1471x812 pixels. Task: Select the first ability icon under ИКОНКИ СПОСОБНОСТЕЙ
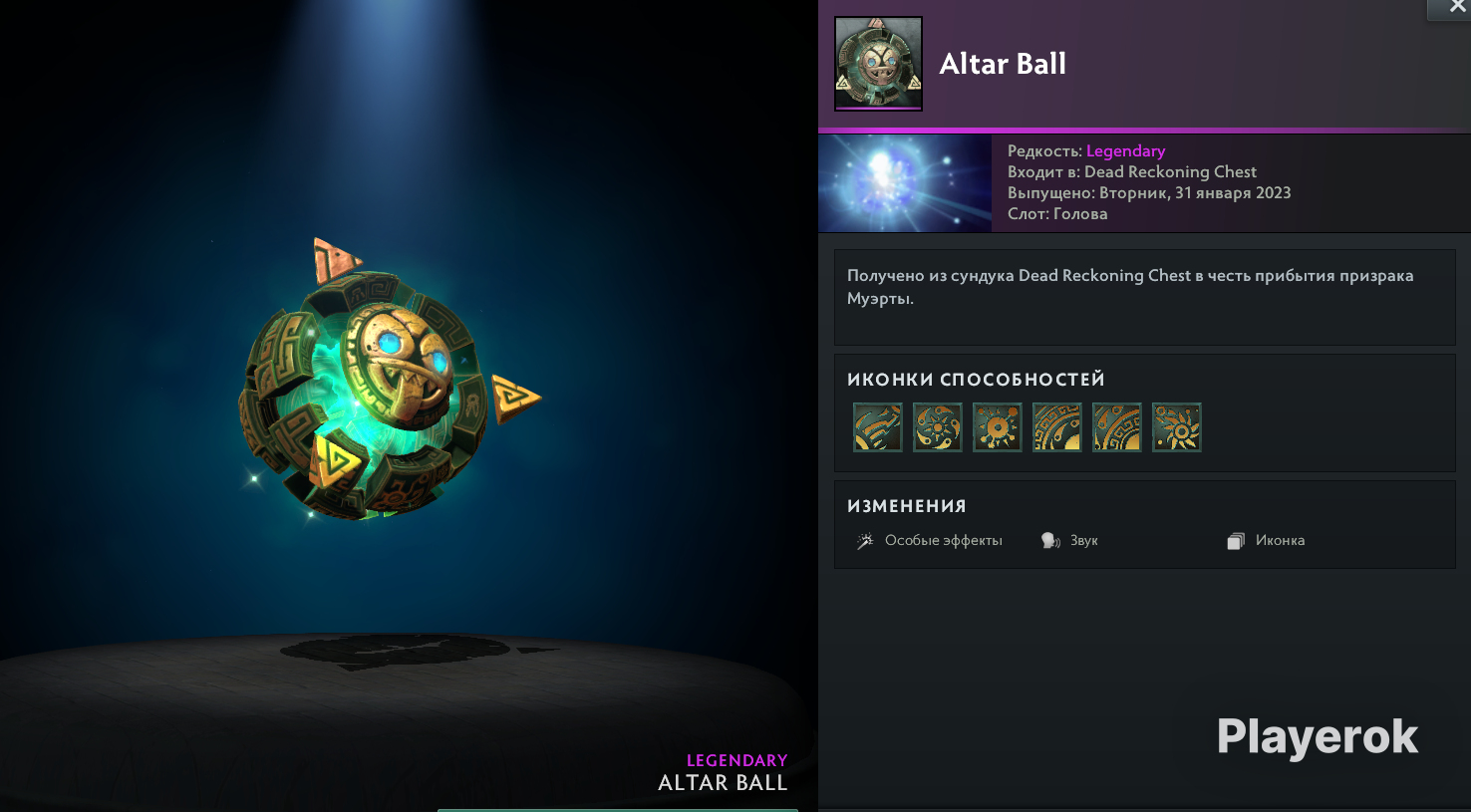pyautogui.click(x=877, y=427)
